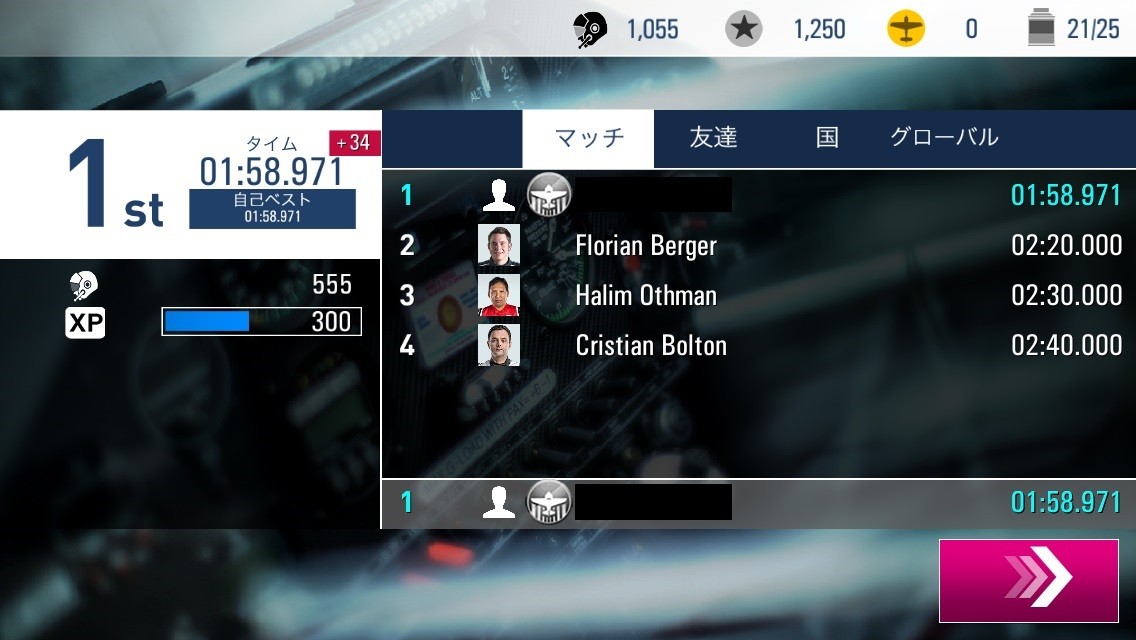The height and width of the screenshot is (640, 1136).
Task: Open the star currency icon
Action: [743, 29]
